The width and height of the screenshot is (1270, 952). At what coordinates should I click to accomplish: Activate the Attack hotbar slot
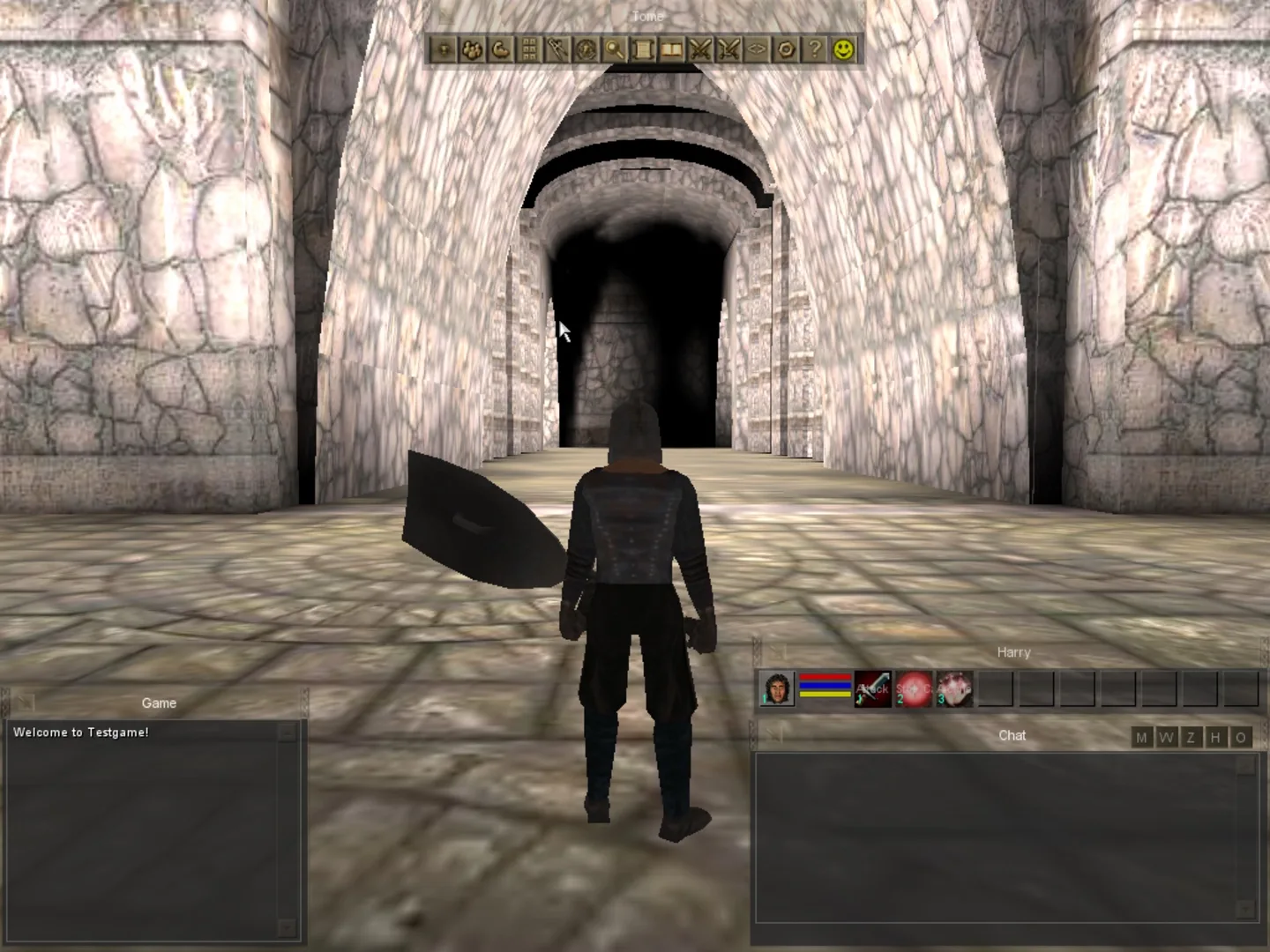pos(874,689)
